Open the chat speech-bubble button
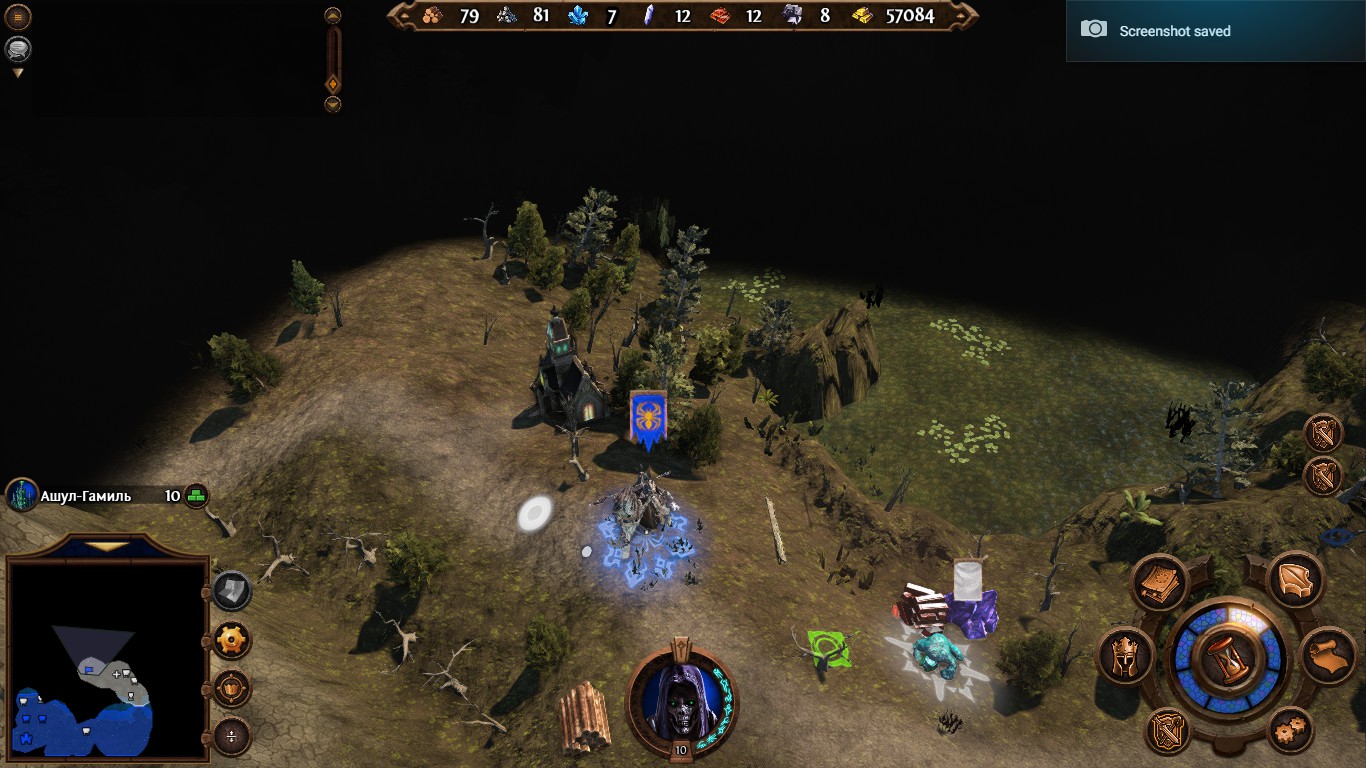This screenshot has width=1366, height=768. (x=18, y=49)
